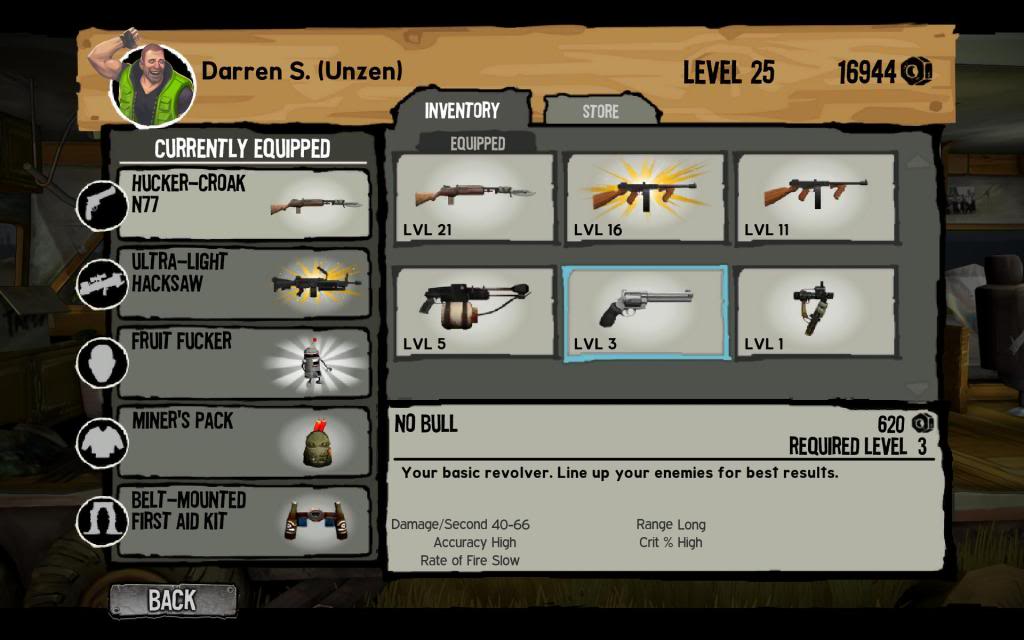Select equipped Ultra-Light Hacksaw row
1024x640 pixels.
click(x=243, y=284)
